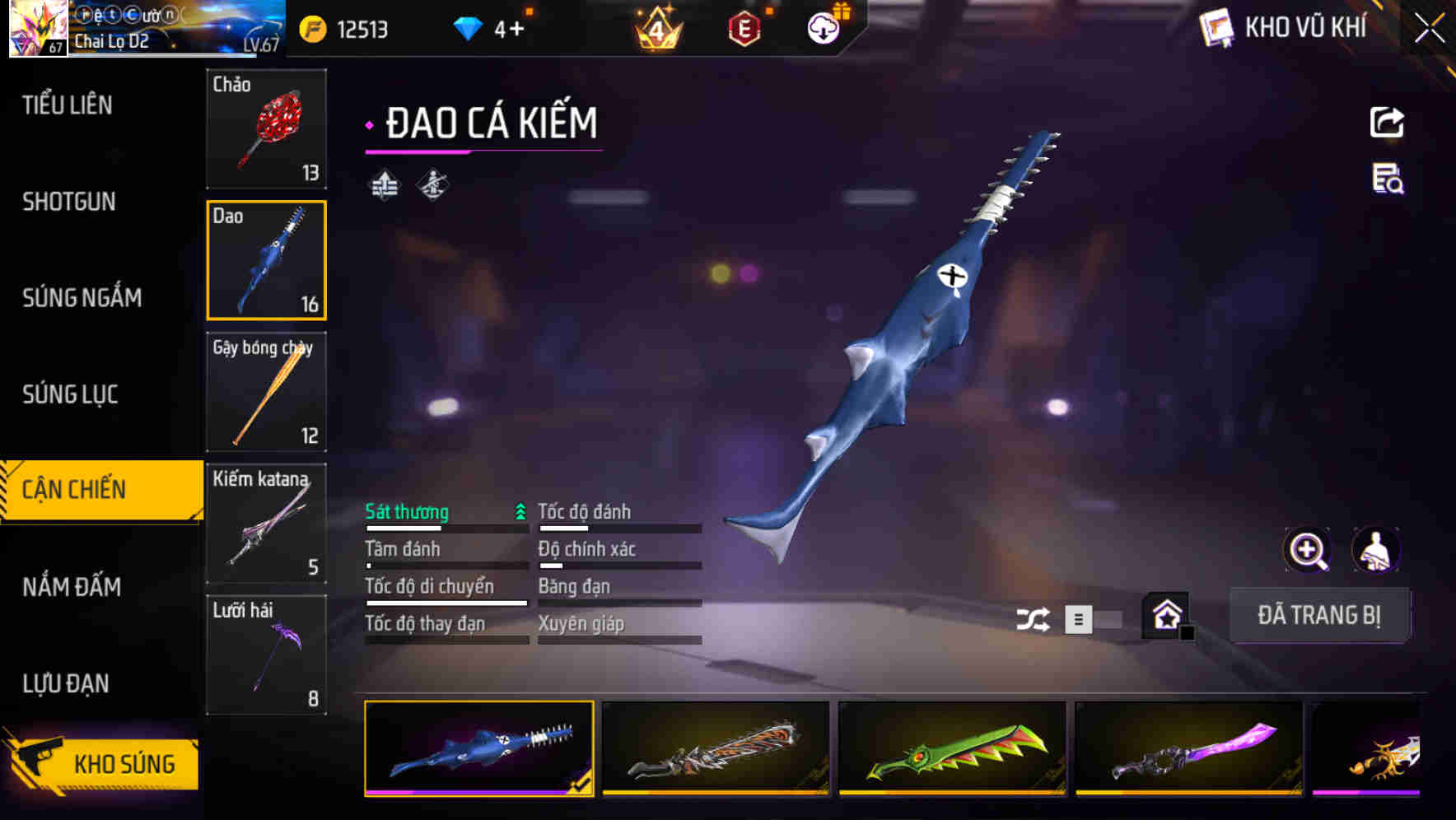Open KHO SÚNG with the pistol button
This screenshot has height=820, width=1456.
tap(99, 764)
